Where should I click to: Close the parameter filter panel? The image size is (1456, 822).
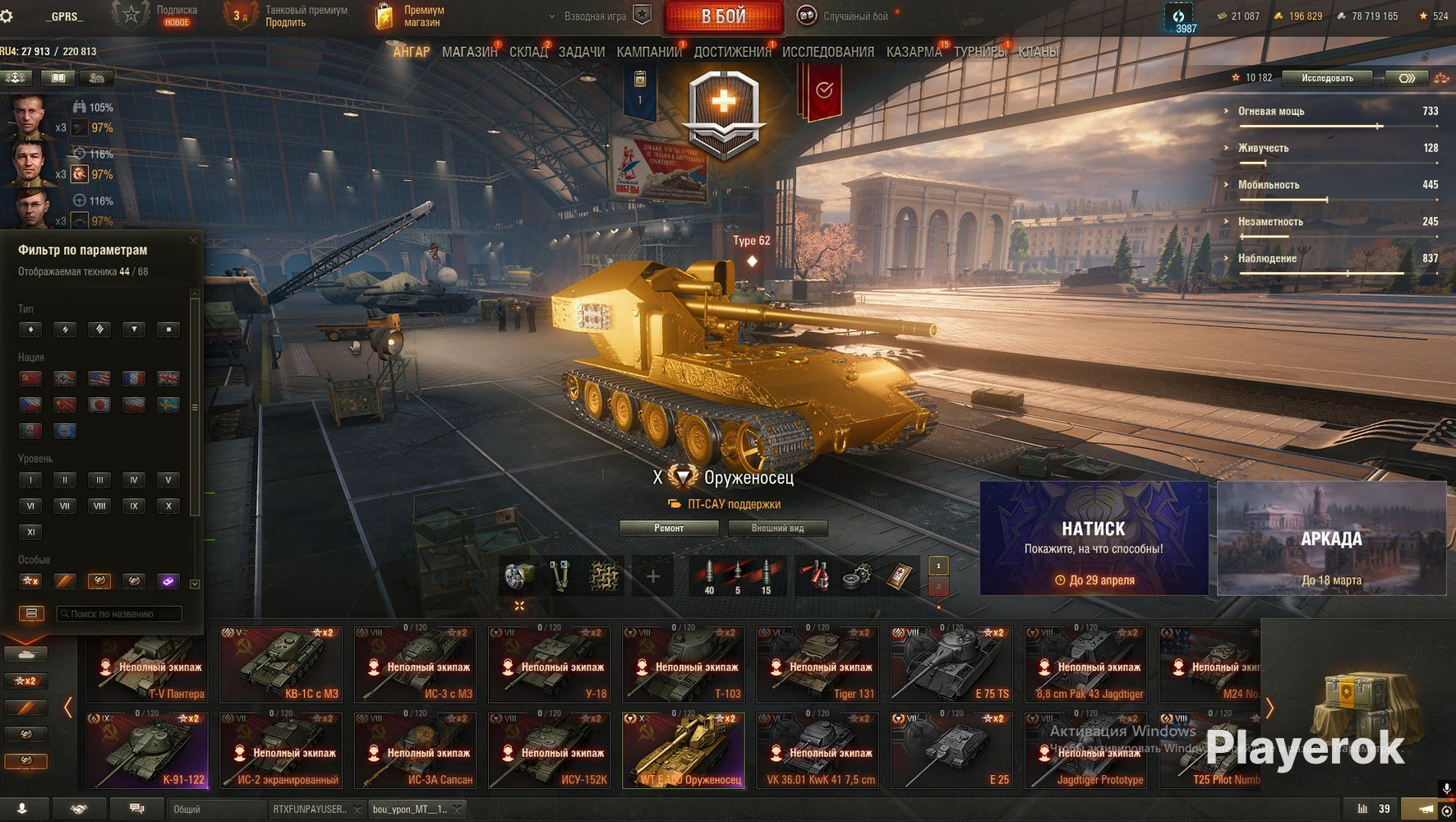193,241
